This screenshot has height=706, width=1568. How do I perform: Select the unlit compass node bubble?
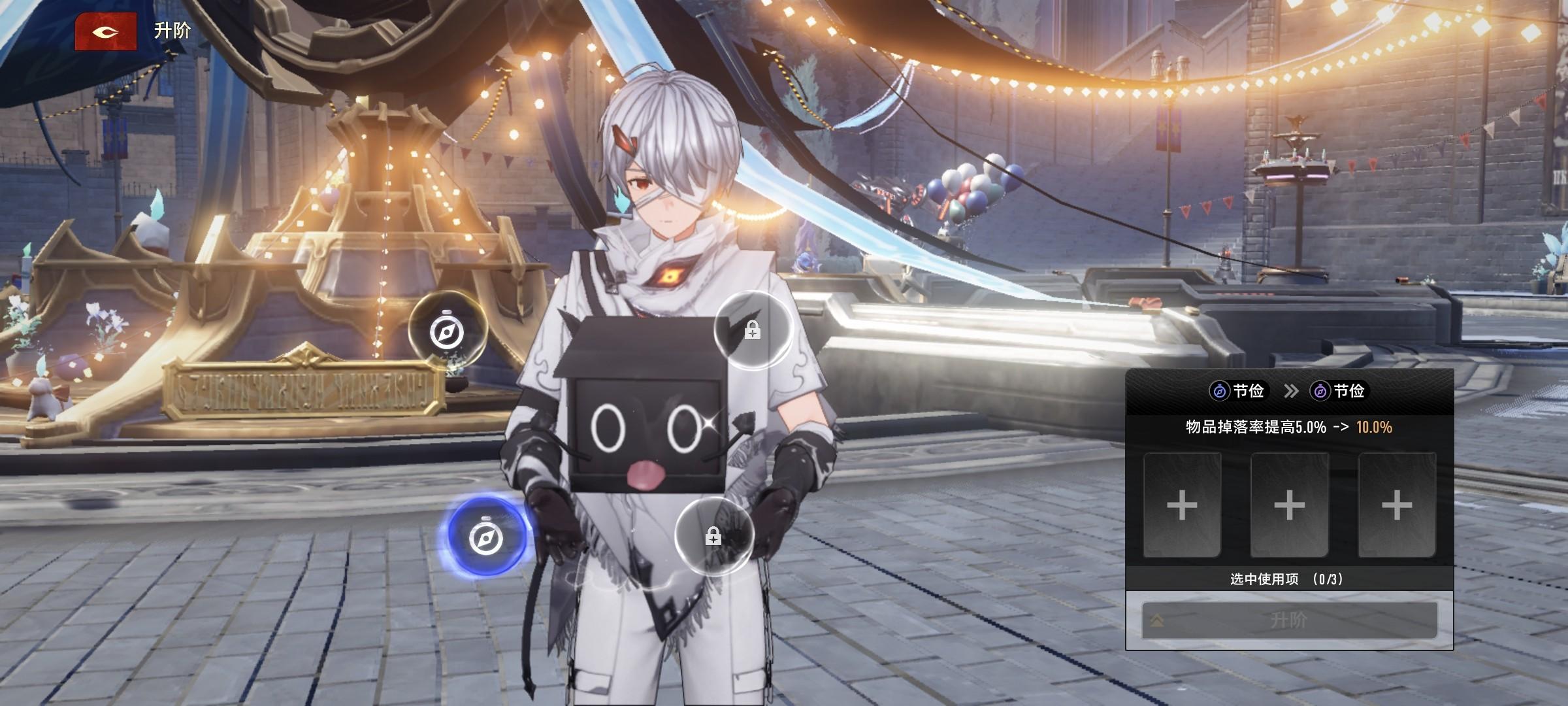[x=447, y=331]
